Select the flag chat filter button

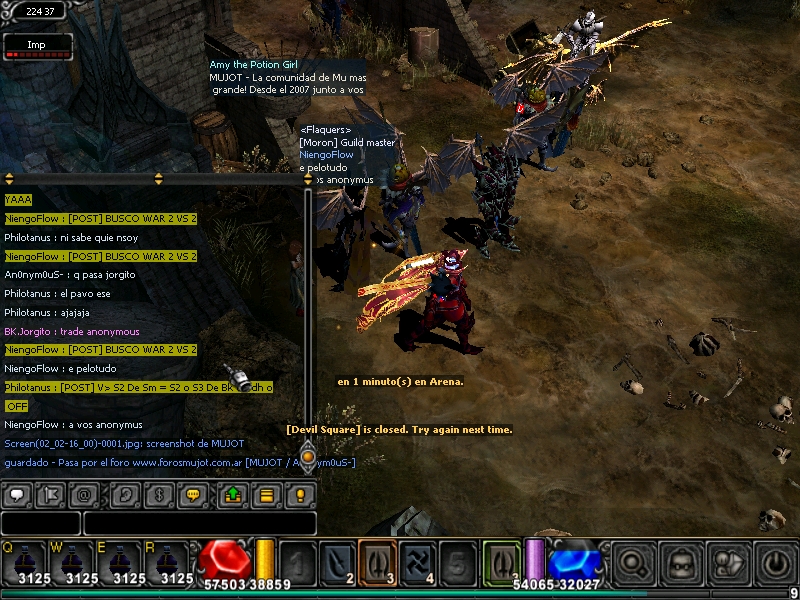click(50, 495)
